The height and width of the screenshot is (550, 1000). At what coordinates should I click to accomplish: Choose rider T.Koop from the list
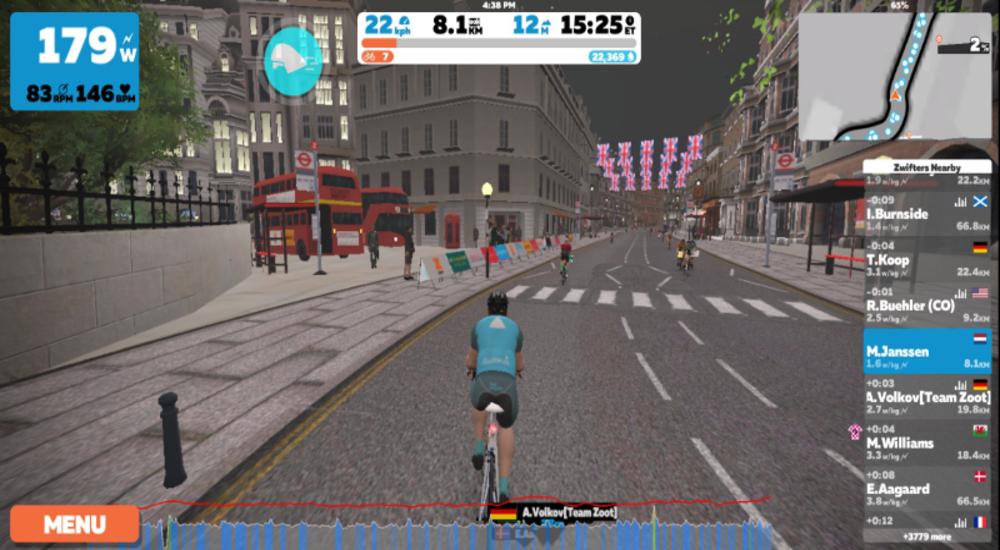click(927, 259)
